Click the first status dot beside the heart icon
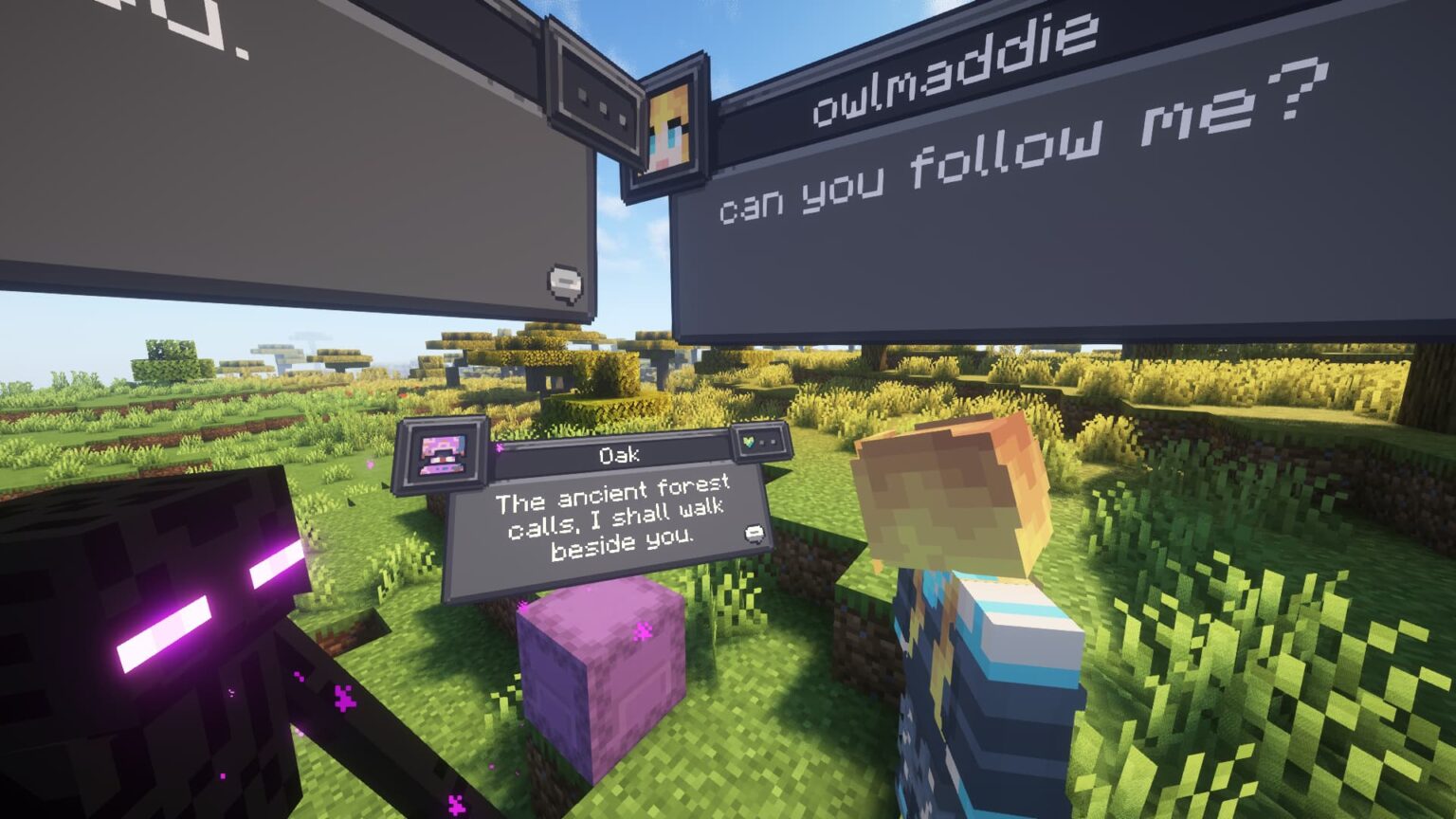Screen dimensions: 1456x819 tap(762, 442)
